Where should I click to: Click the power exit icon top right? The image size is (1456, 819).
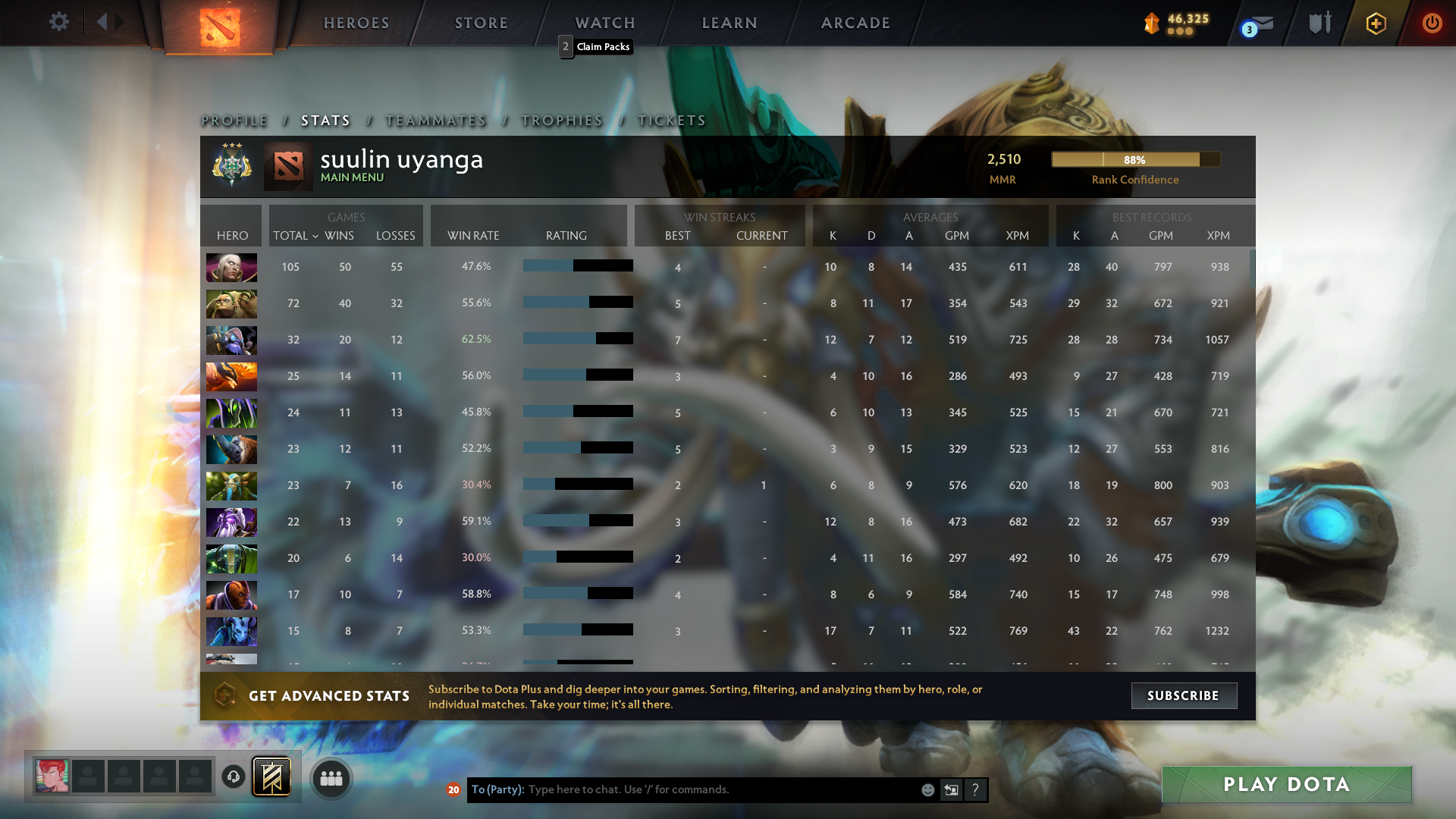point(1432,23)
